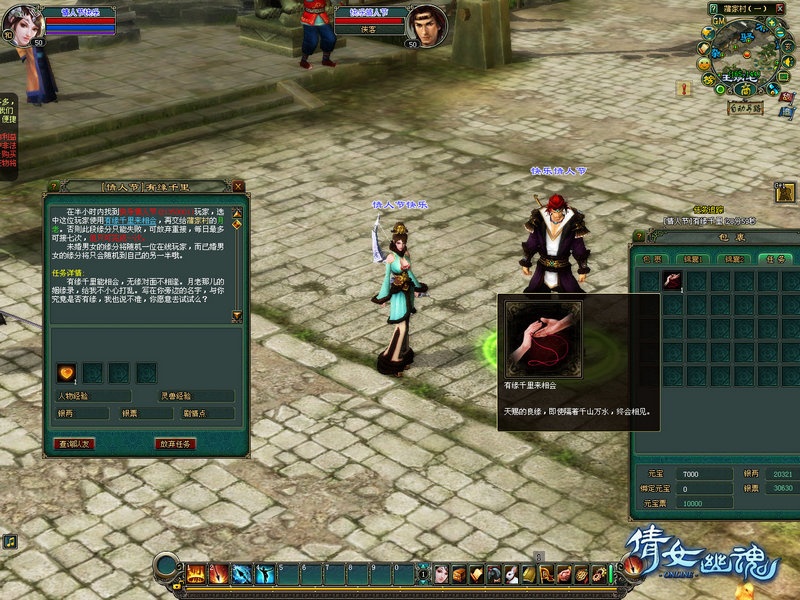Image resolution: width=800 pixels, height=600 pixels.
Task: Use the blue lightning skill on the hotbar
Action: click(x=242, y=574)
